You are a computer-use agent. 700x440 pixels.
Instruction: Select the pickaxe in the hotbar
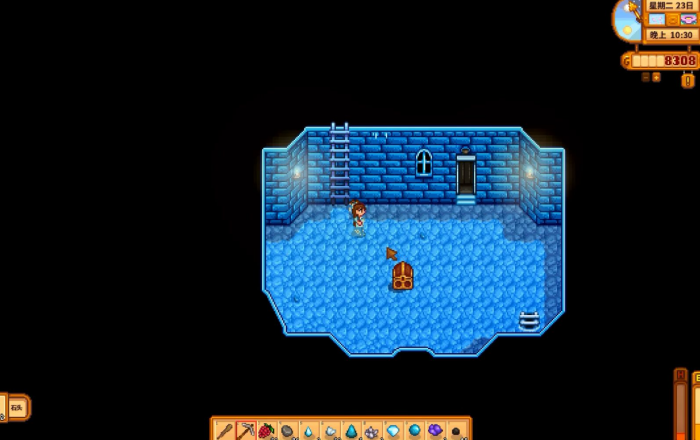(x=246, y=431)
